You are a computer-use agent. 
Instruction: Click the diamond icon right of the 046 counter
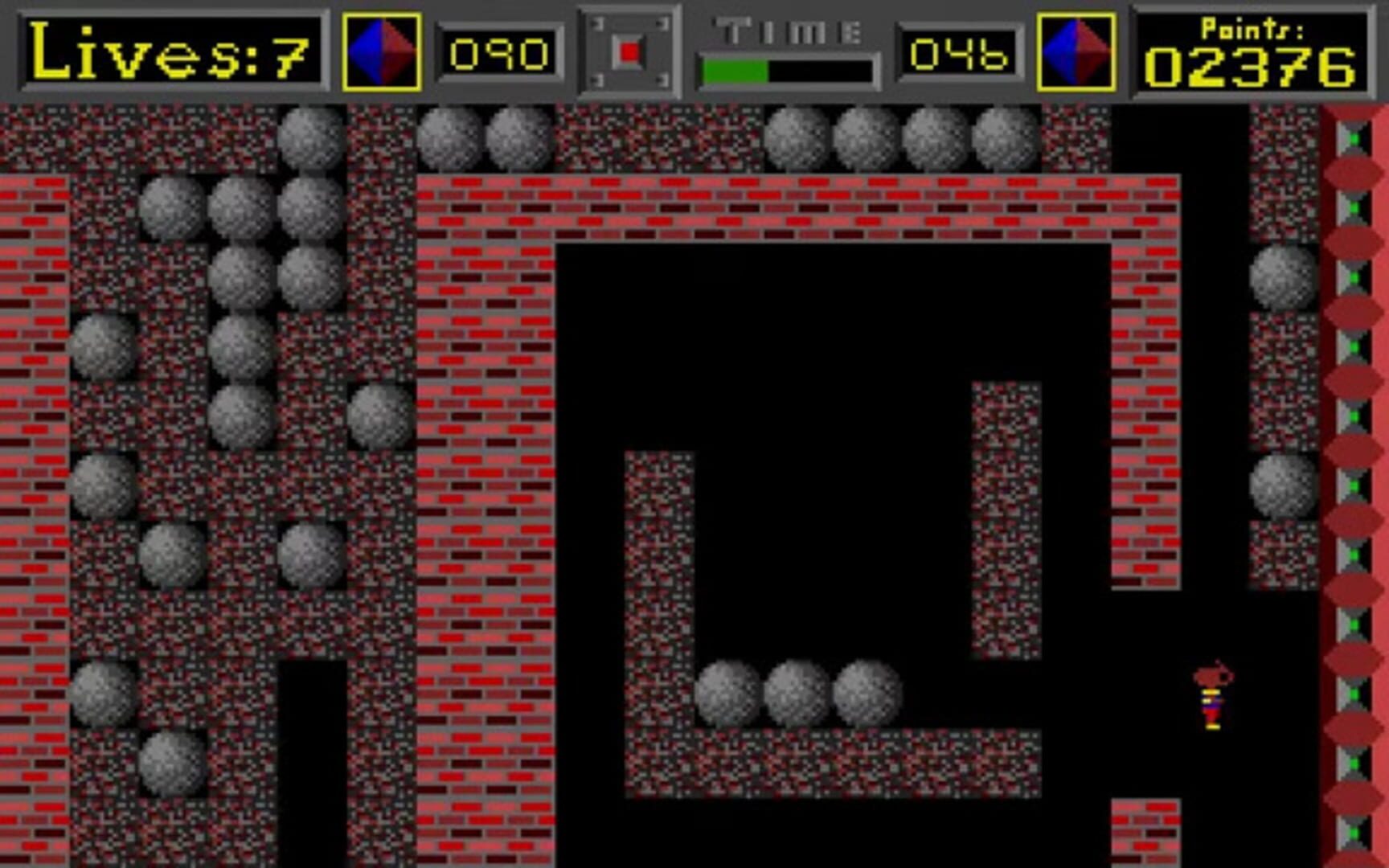(x=1077, y=51)
